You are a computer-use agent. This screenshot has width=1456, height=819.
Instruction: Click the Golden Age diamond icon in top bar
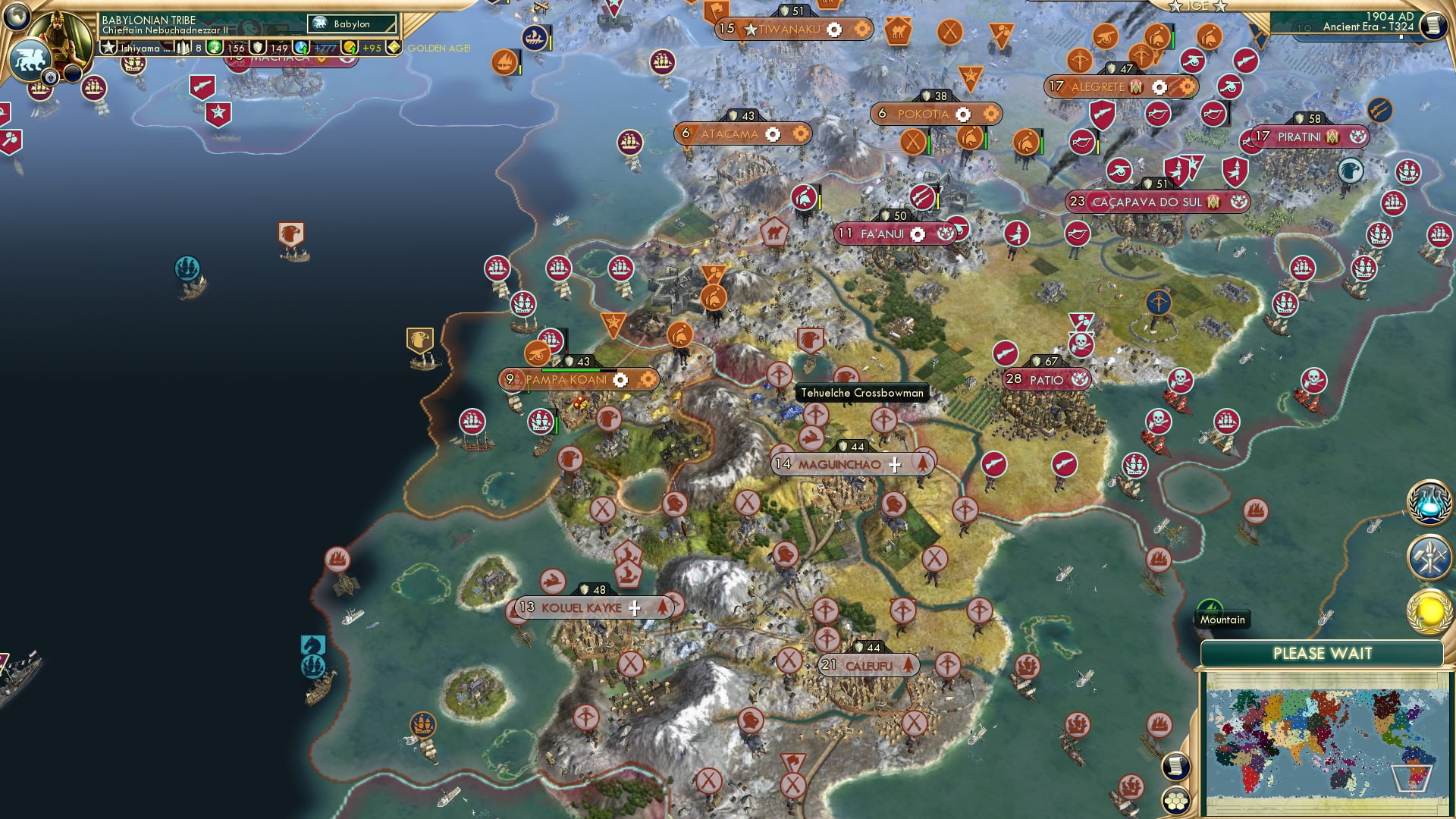(395, 47)
